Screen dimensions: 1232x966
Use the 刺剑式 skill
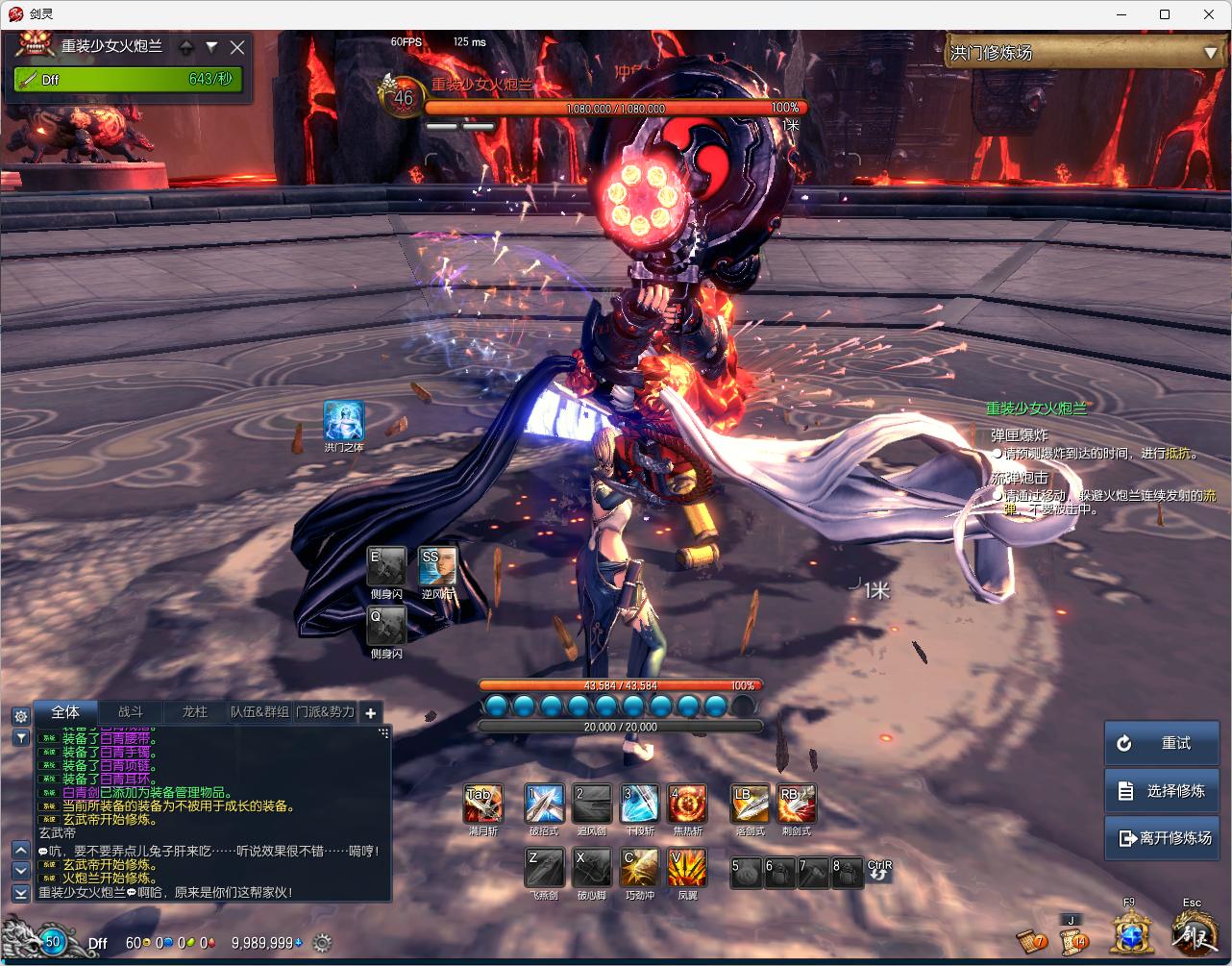(x=797, y=804)
